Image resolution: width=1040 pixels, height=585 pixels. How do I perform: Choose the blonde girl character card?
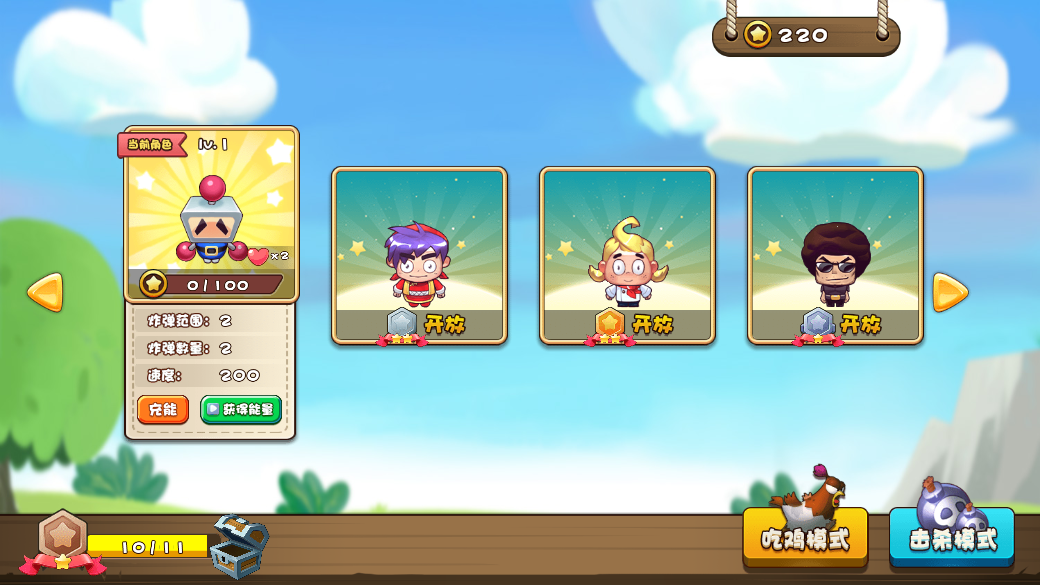627,256
